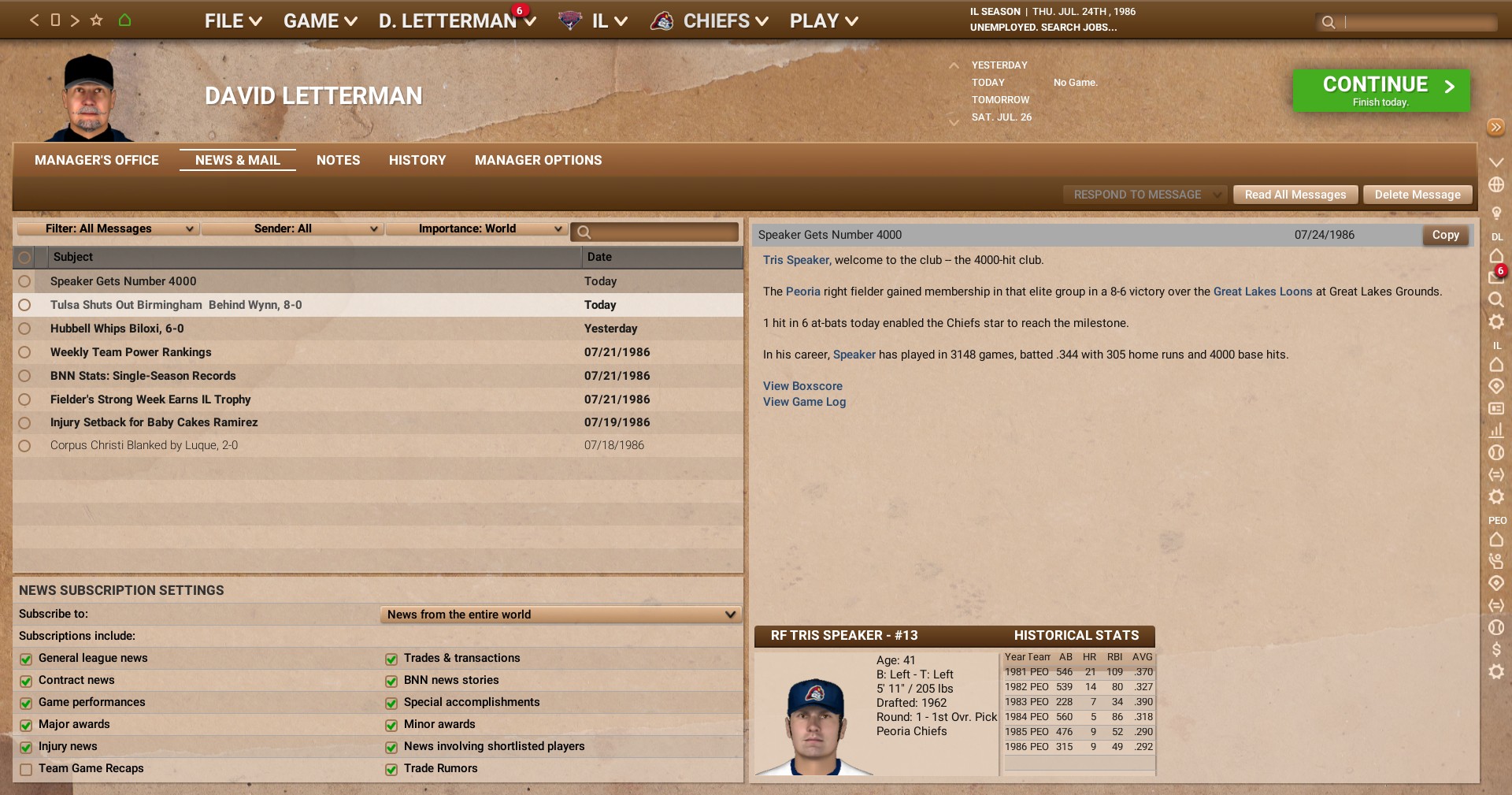Open the PEO transactions arrows icon
1512x795 pixels.
[1498, 606]
